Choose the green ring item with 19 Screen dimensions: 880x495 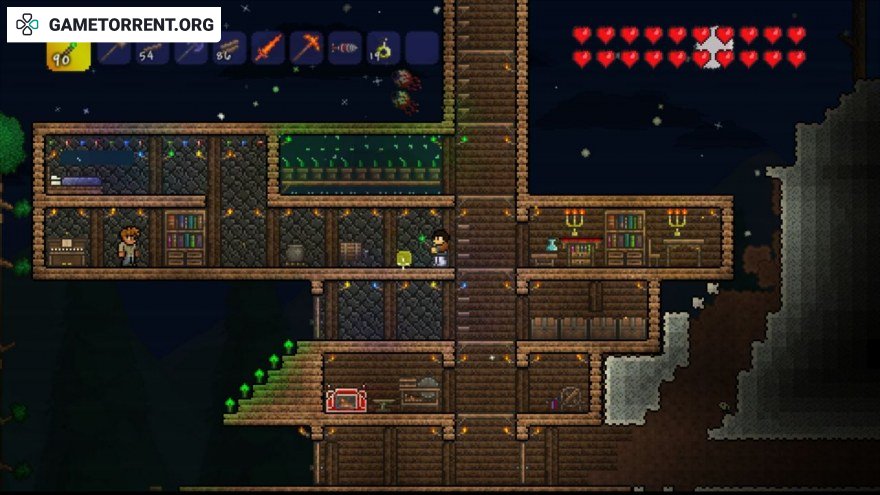[383, 48]
